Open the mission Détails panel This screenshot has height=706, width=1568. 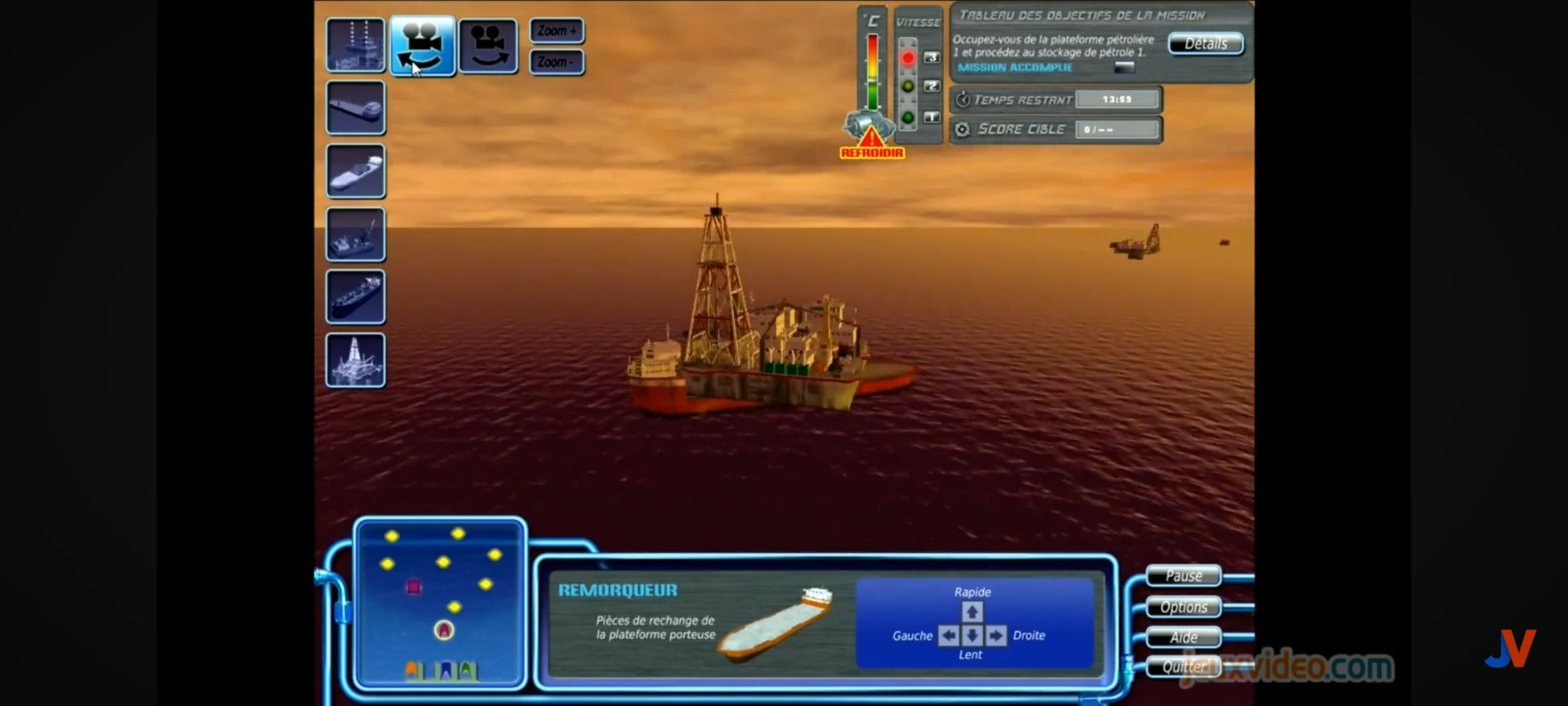1205,44
